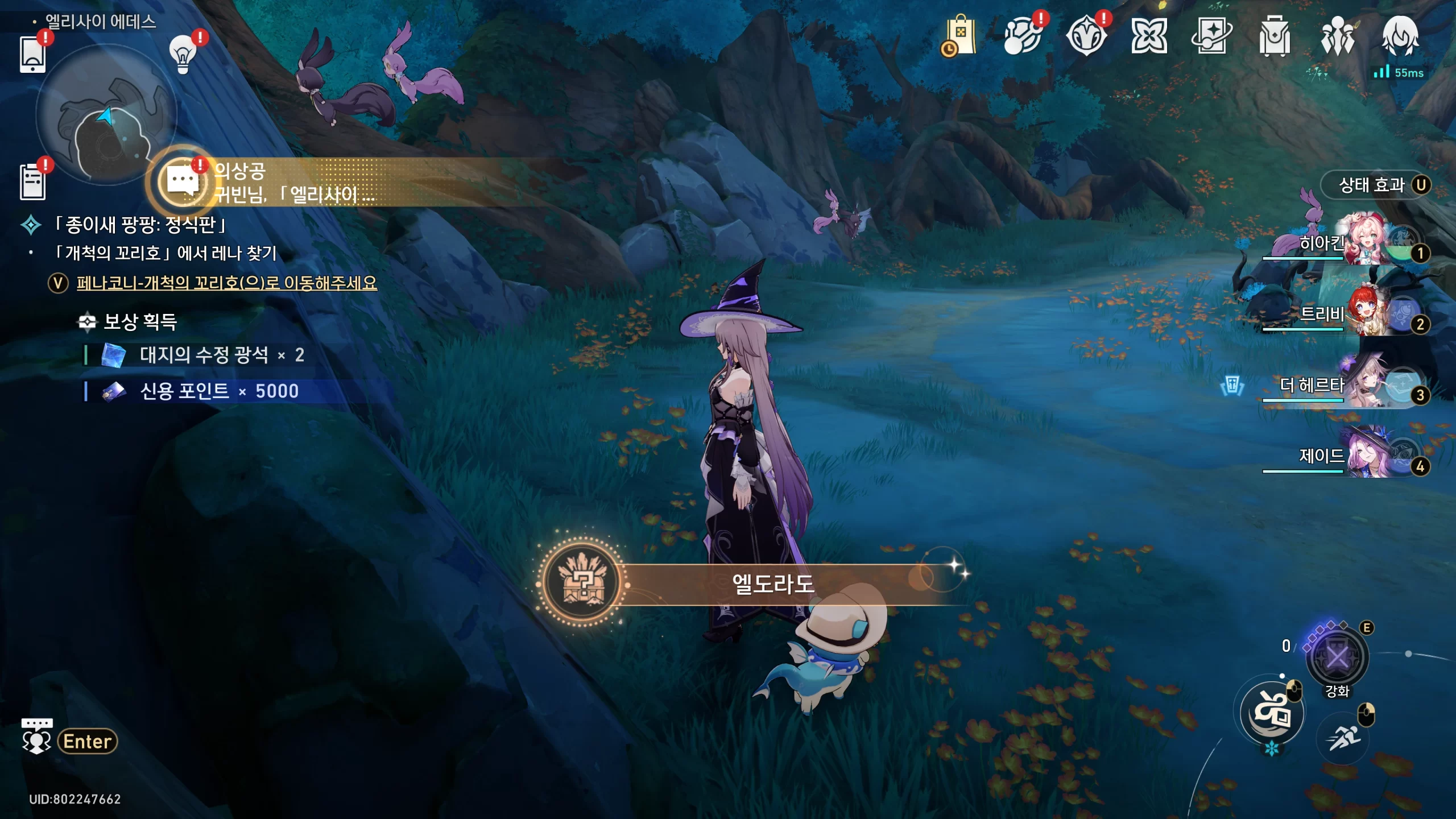The image size is (1456, 819).
Task: Open the shop bag icon
Action: 961,36
